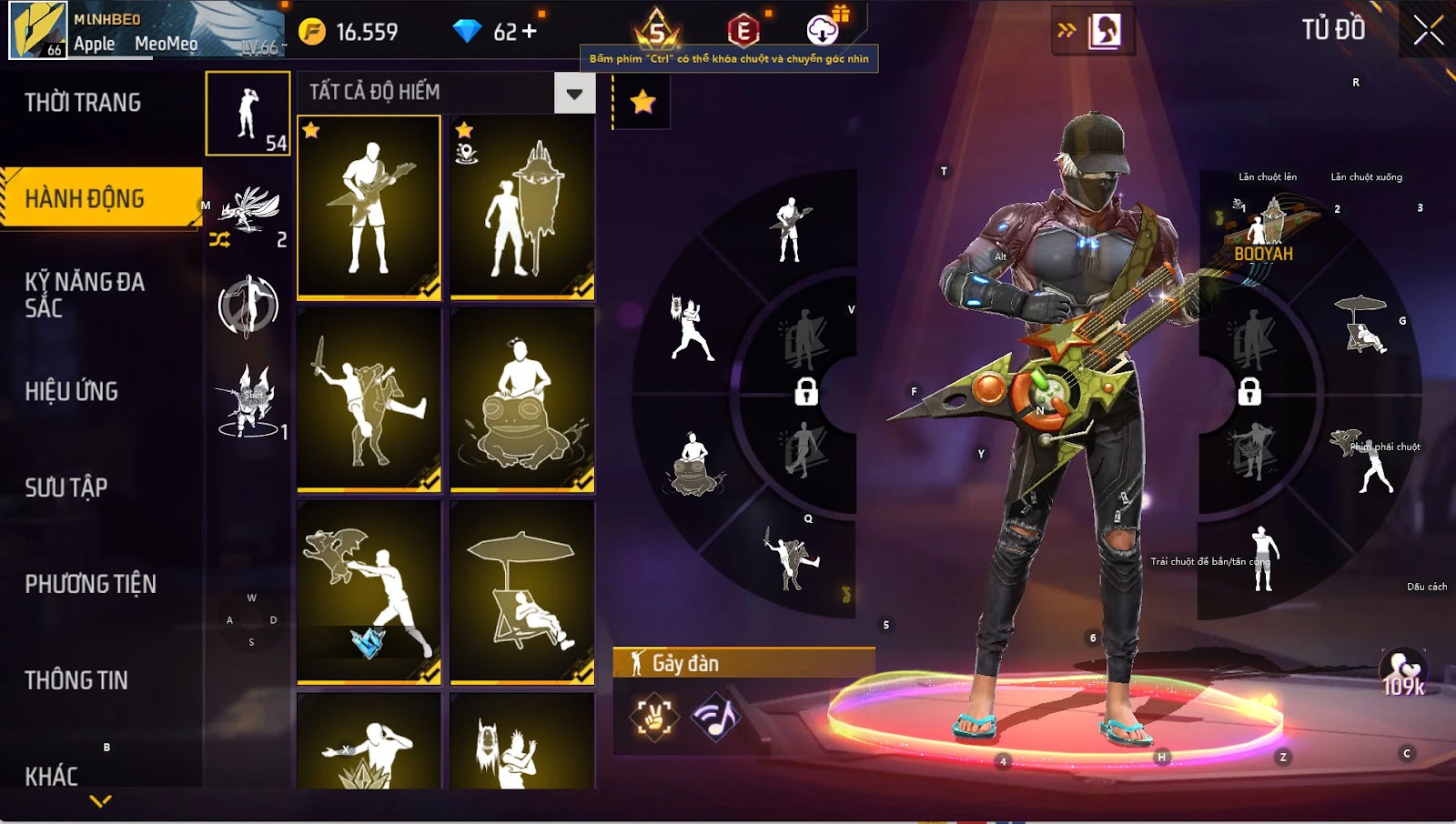Open the emote sub-category showing 54
1456x824 pixels.
coord(248,114)
